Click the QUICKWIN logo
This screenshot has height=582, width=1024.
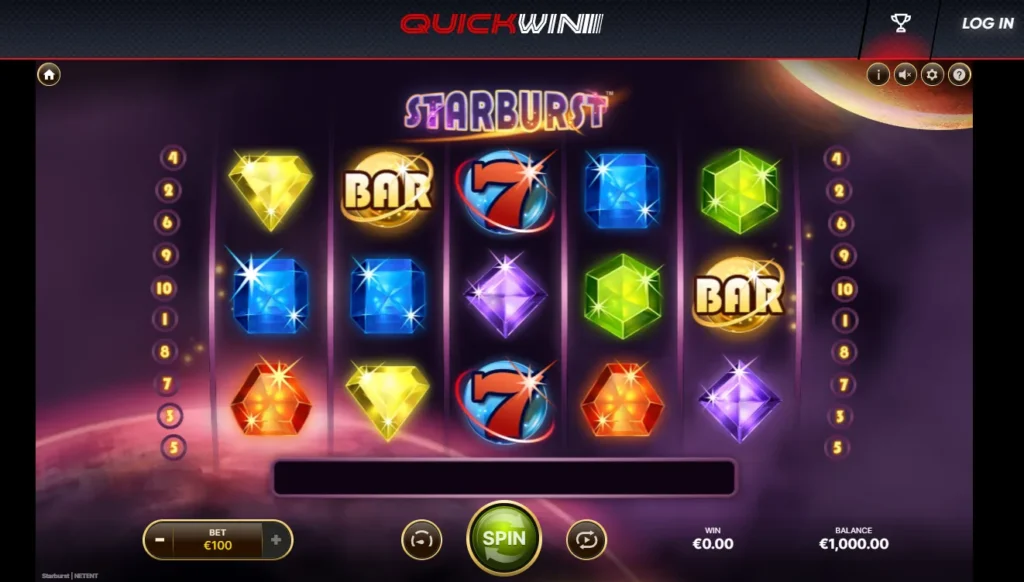coord(502,23)
